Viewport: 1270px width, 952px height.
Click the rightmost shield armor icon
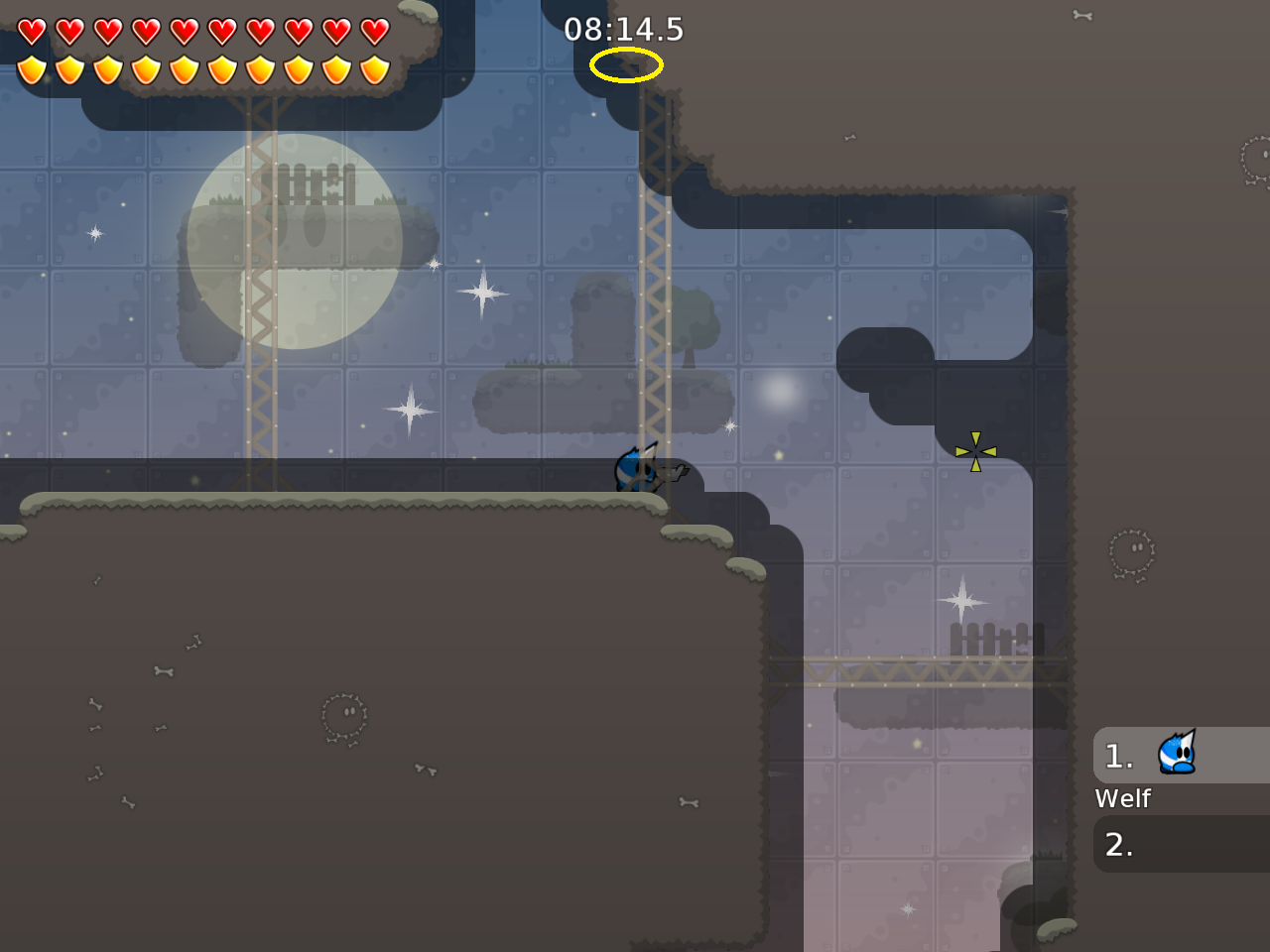[375, 67]
